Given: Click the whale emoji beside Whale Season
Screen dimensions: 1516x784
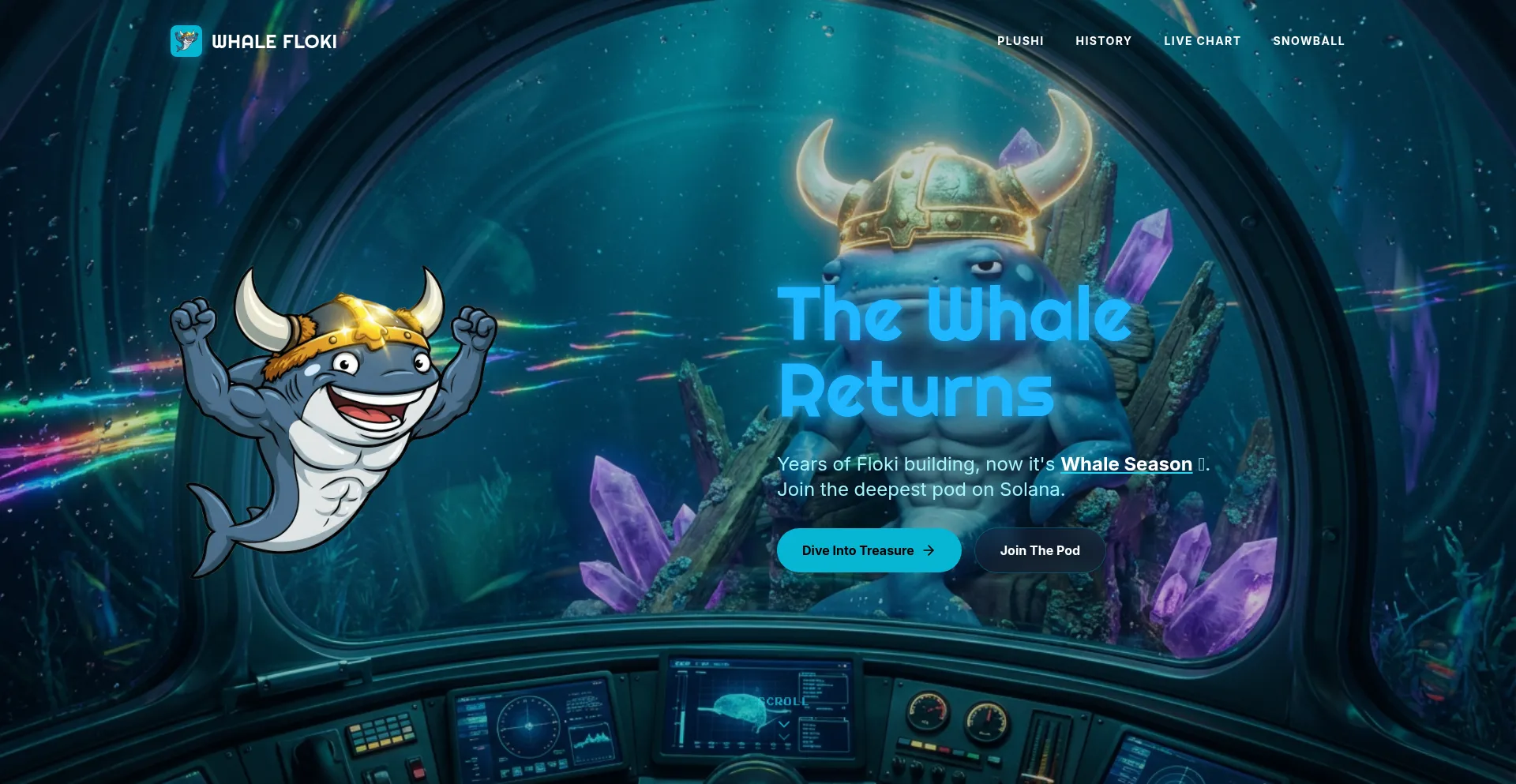Looking at the screenshot, I should [1201, 464].
